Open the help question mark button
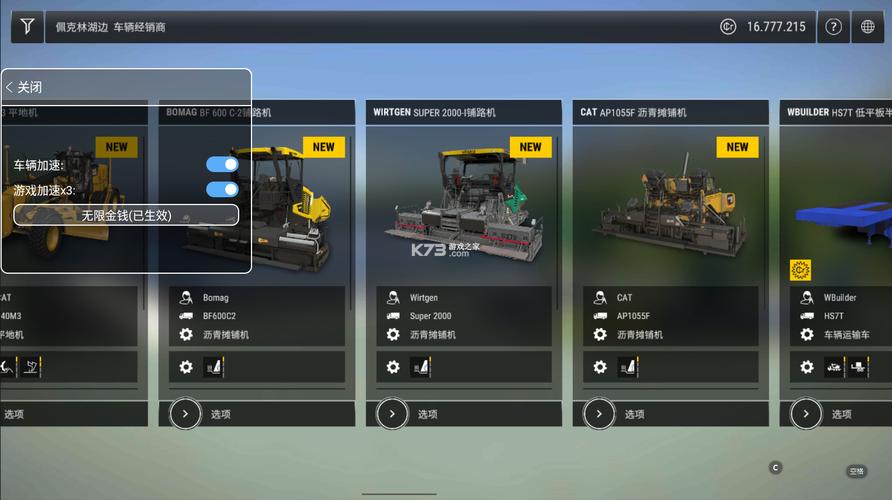Screen dimensions: 892x500 pyautogui.click(x=832, y=27)
